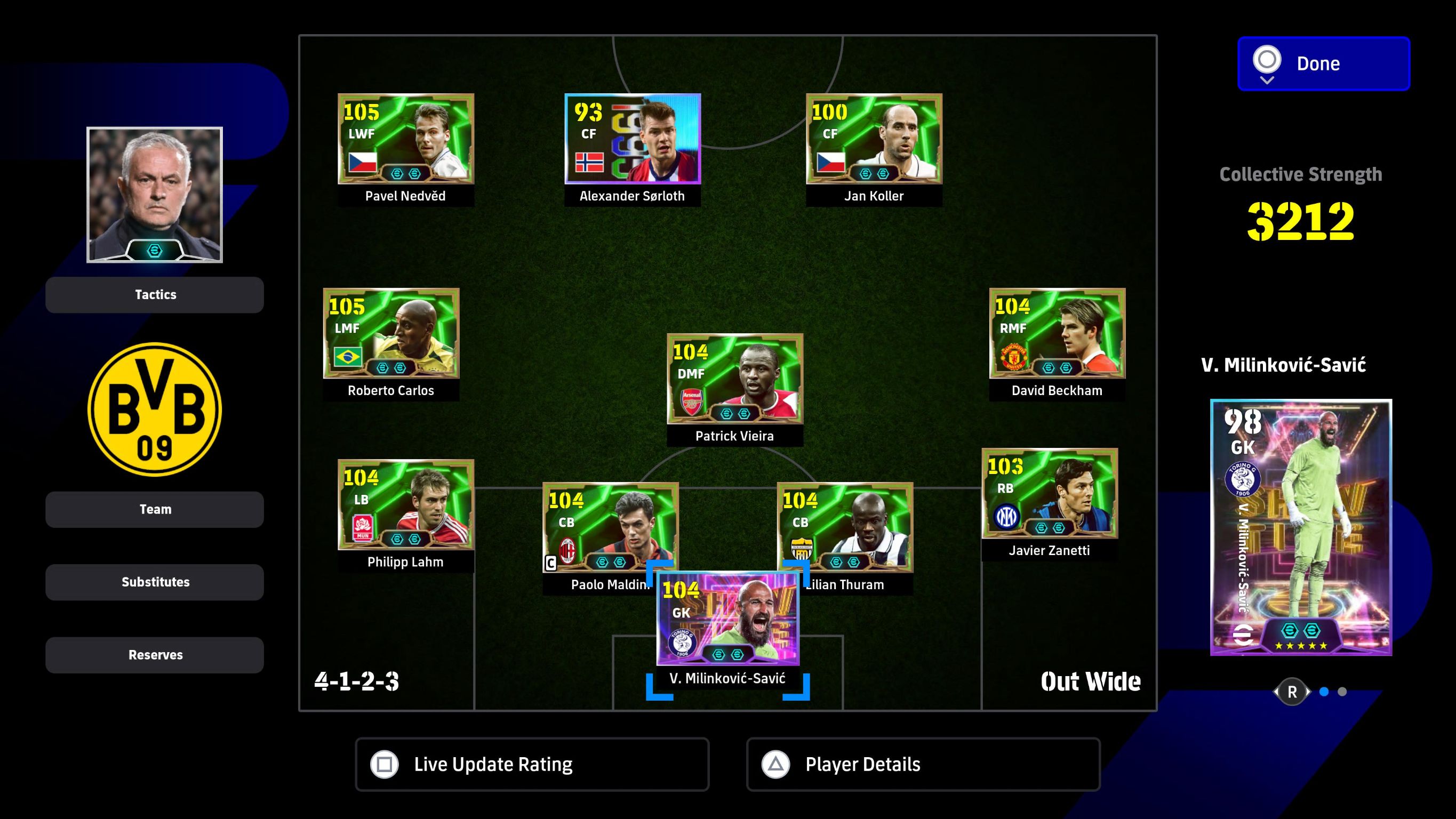Open the Substitutes list

tap(154, 582)
